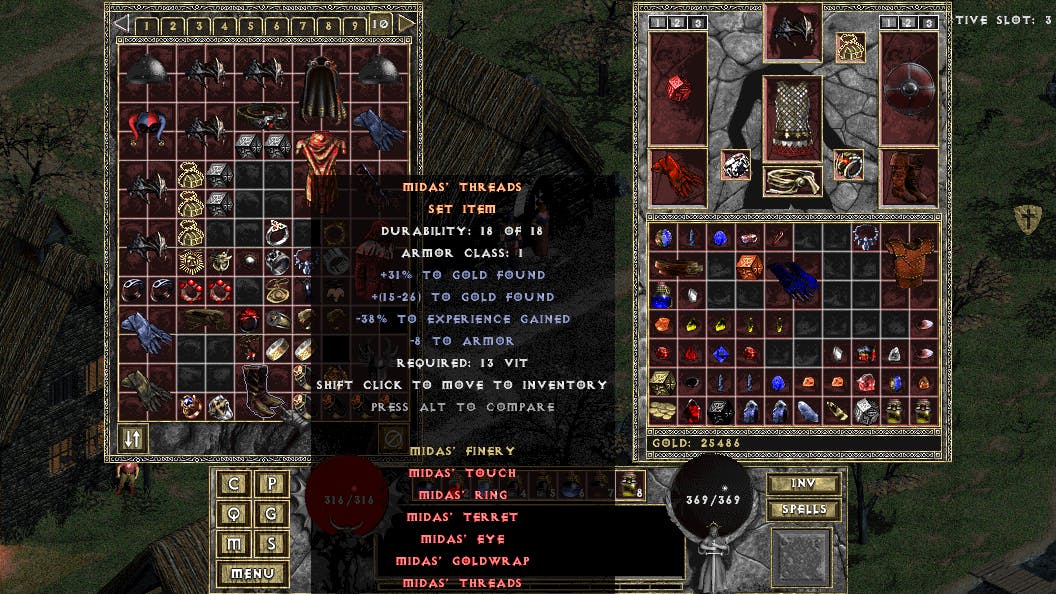Go to the previous stash page arrow
1056x594 pixels.
click(x=121, y=22)
